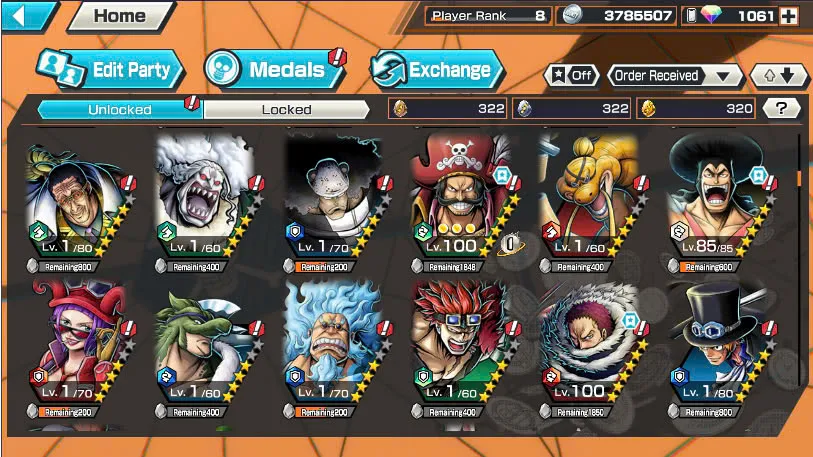Toggle the favorites star filter Off button
This screenshot has height=457, width=813.
click(572, 76)
